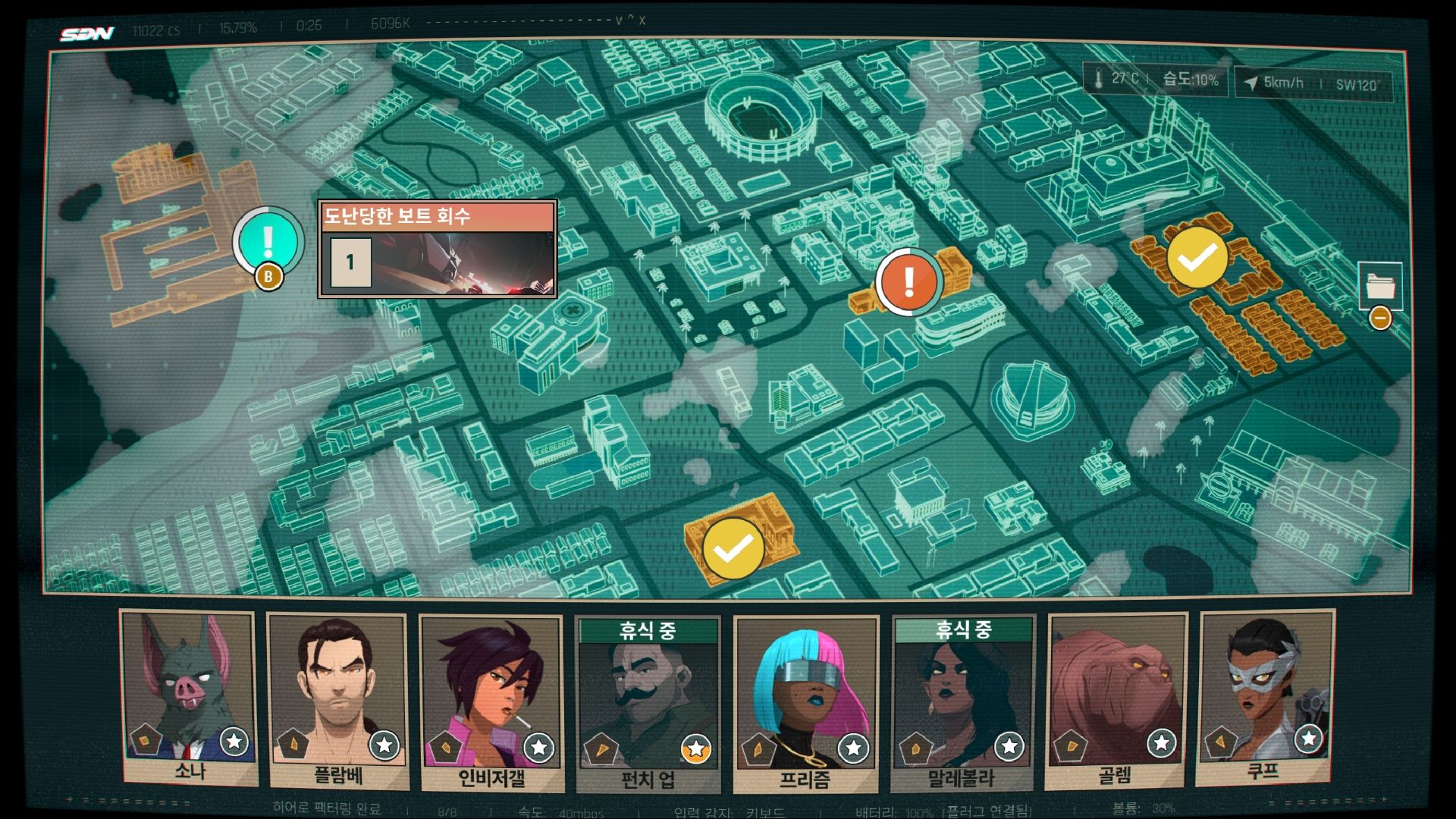The height and width of the screenshot is (819, 1456).
Task: Open the folder icon on the map edge
Action: (x=1379, y=285)
